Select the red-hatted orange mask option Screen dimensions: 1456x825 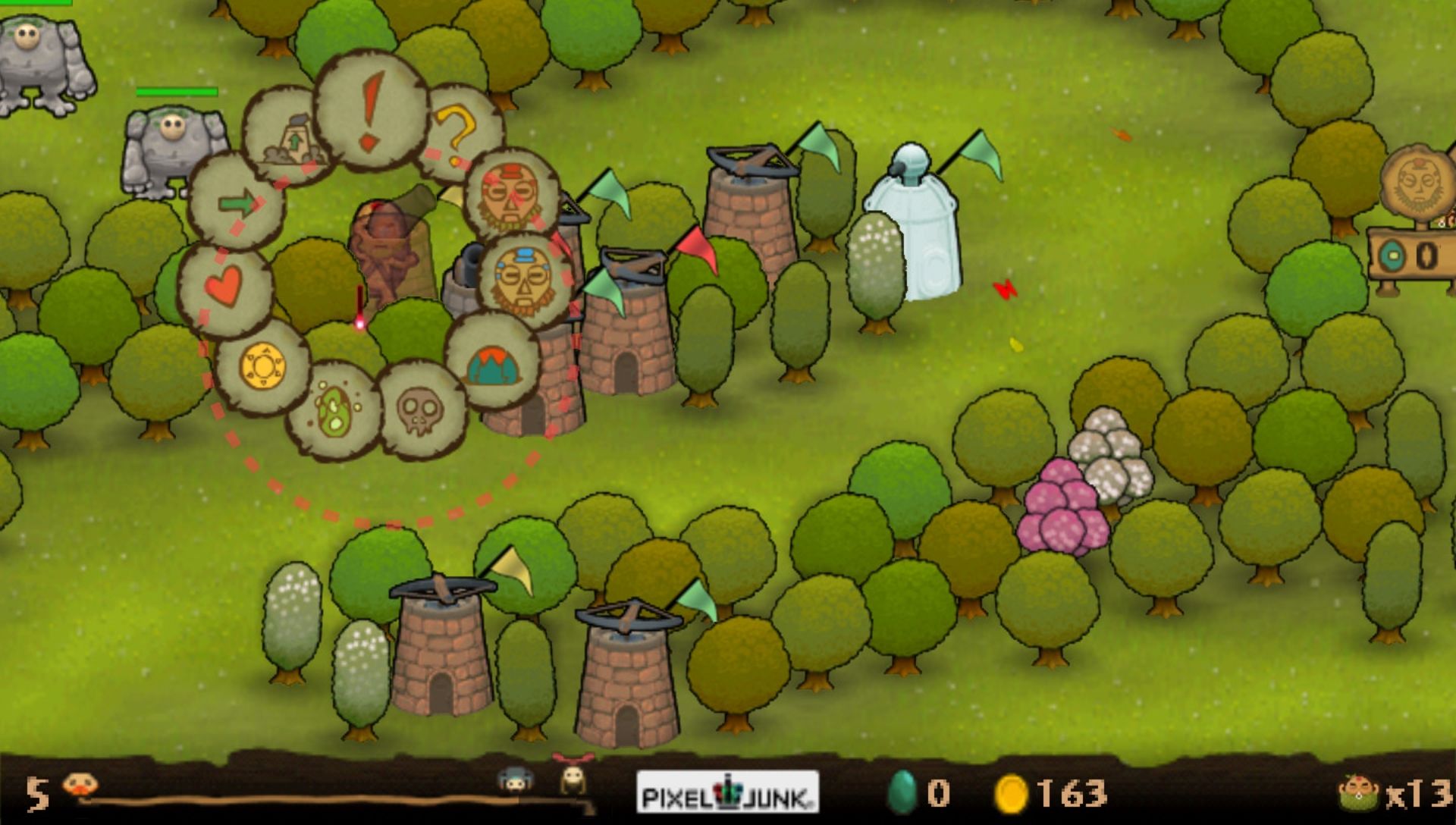click(510, 195)
